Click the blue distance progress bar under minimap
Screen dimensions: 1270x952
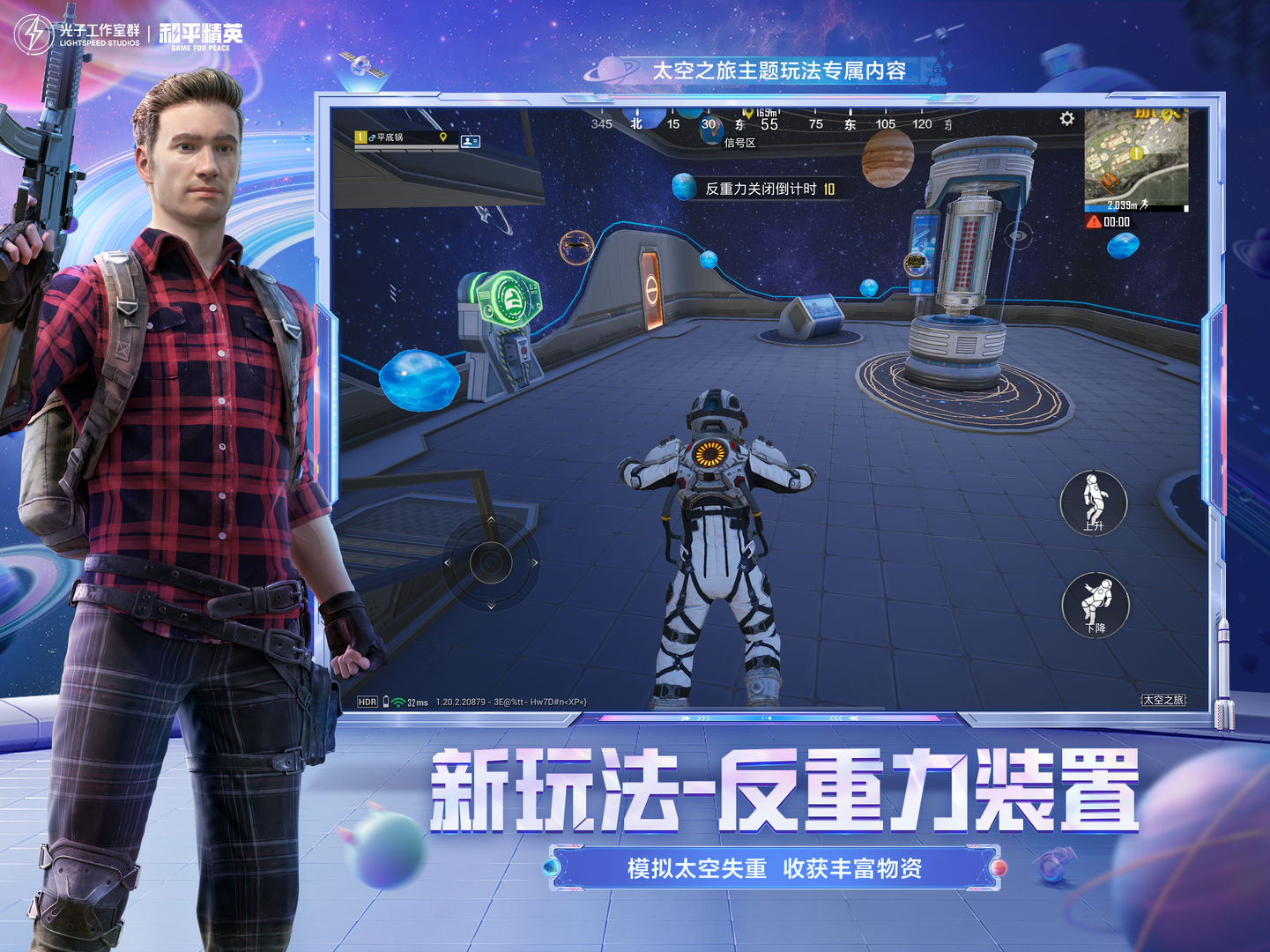[x=1100, y=209]
